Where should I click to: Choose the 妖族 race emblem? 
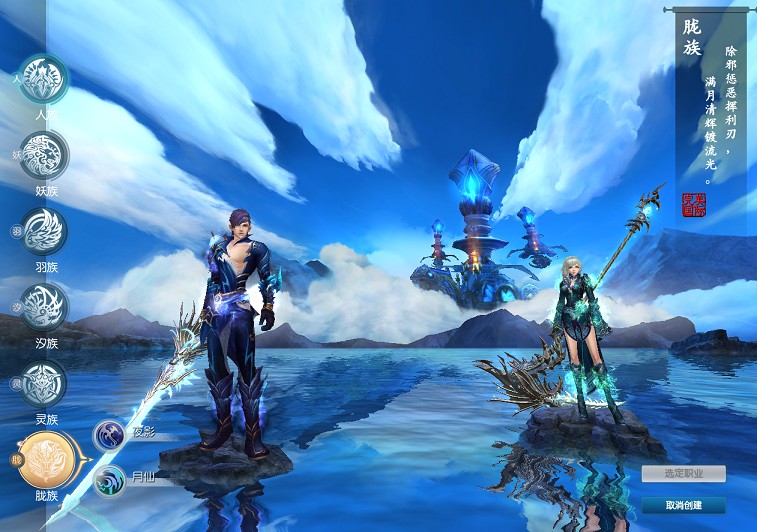pyautogui.click(x=44, y=154)
